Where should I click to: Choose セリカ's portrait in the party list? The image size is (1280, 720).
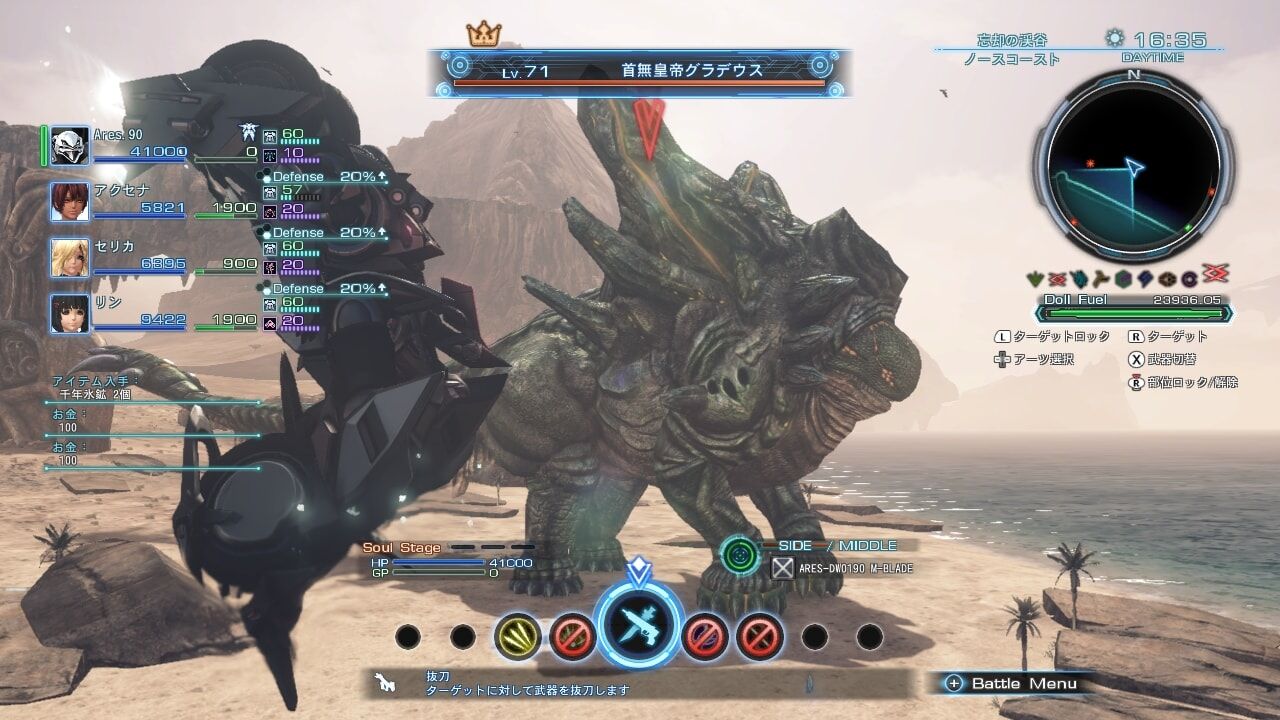(70, 257)
